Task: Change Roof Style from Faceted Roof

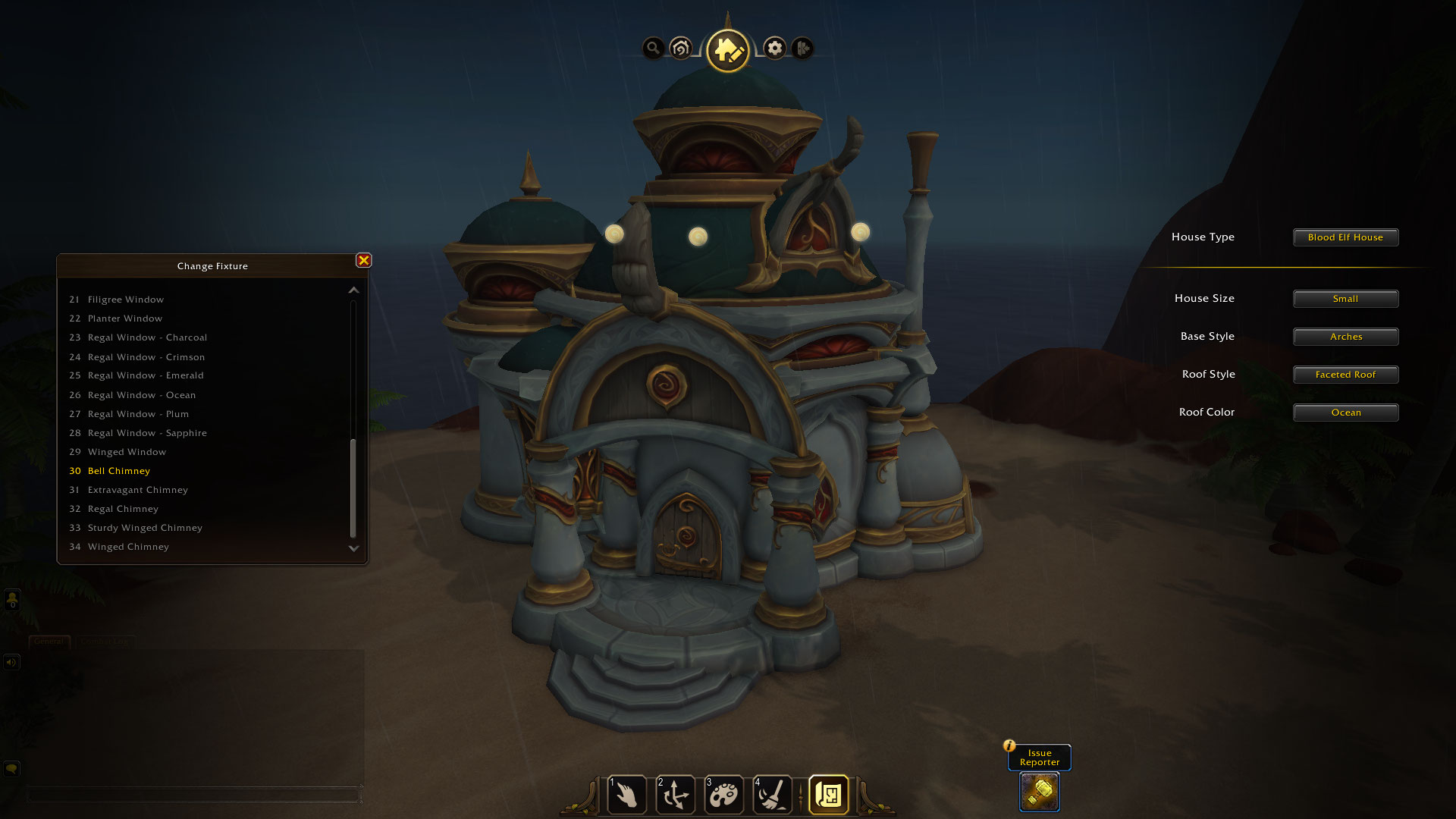Action: click(x=1345, y=375)
